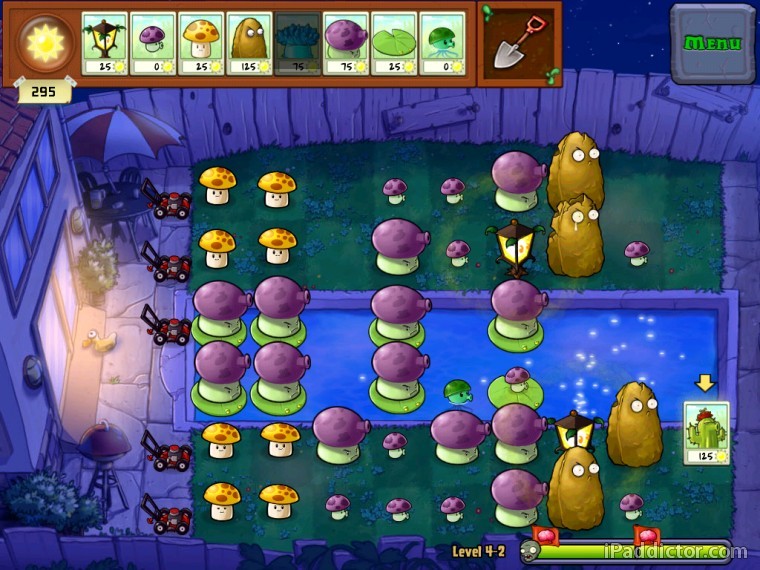Pick the Sea-shroom seed packet
This screenshot has height=570, width=760.
click(442, 44)
